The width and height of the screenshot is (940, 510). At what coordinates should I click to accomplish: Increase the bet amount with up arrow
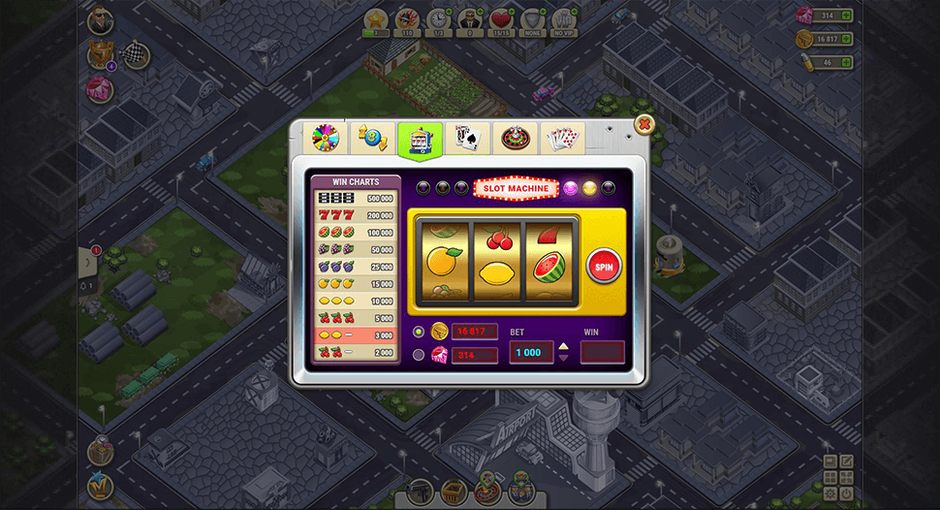click(x=563, y=347)
